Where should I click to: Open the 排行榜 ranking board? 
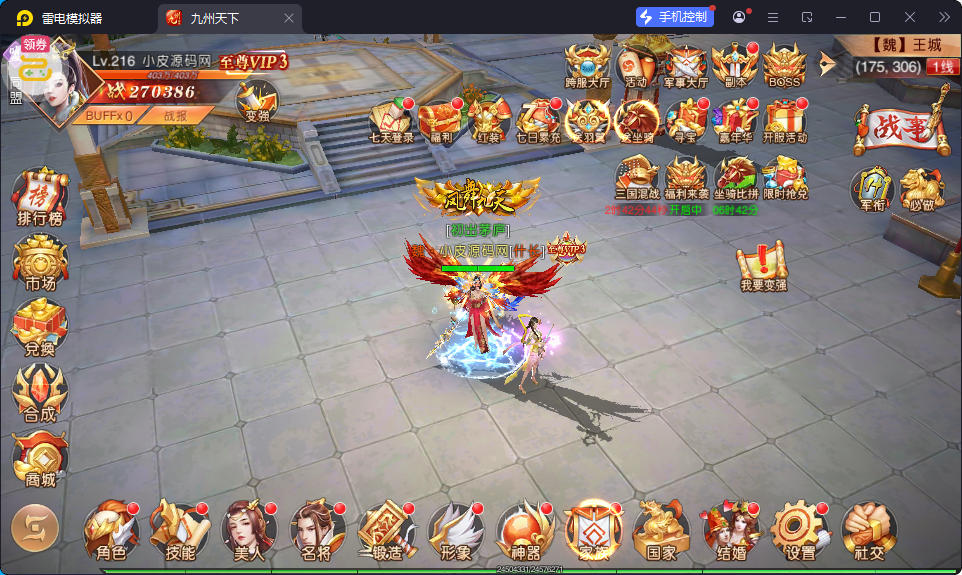pos(40,198)
